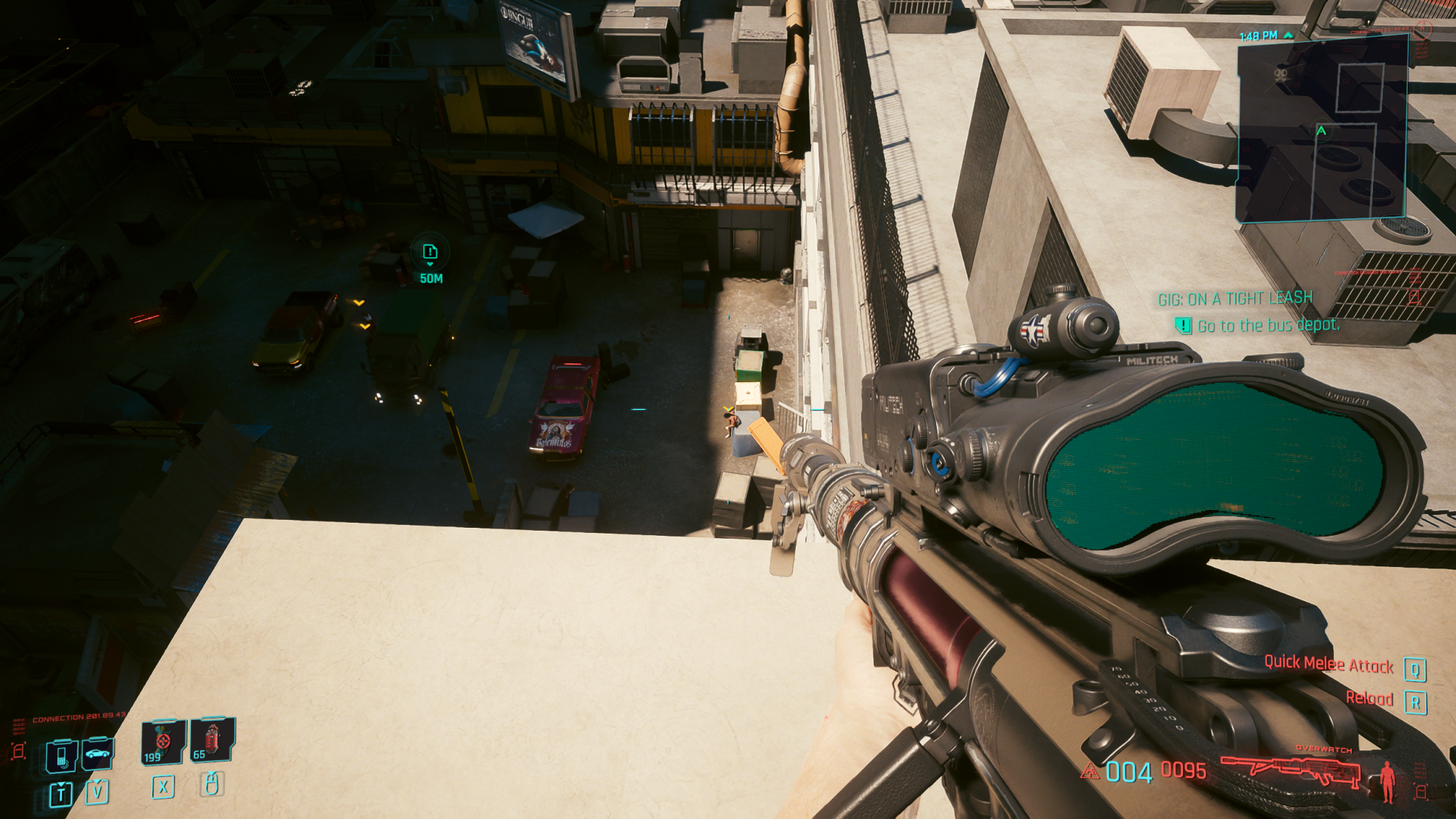Select the red grenade slot
The image size is (1456, 819).
[212, 740]
